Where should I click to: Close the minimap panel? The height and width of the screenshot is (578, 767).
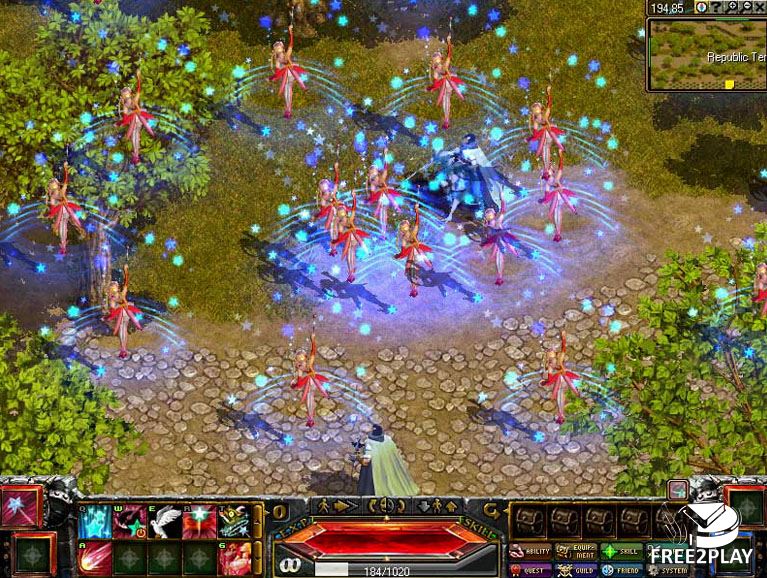(x=761, y=7)
